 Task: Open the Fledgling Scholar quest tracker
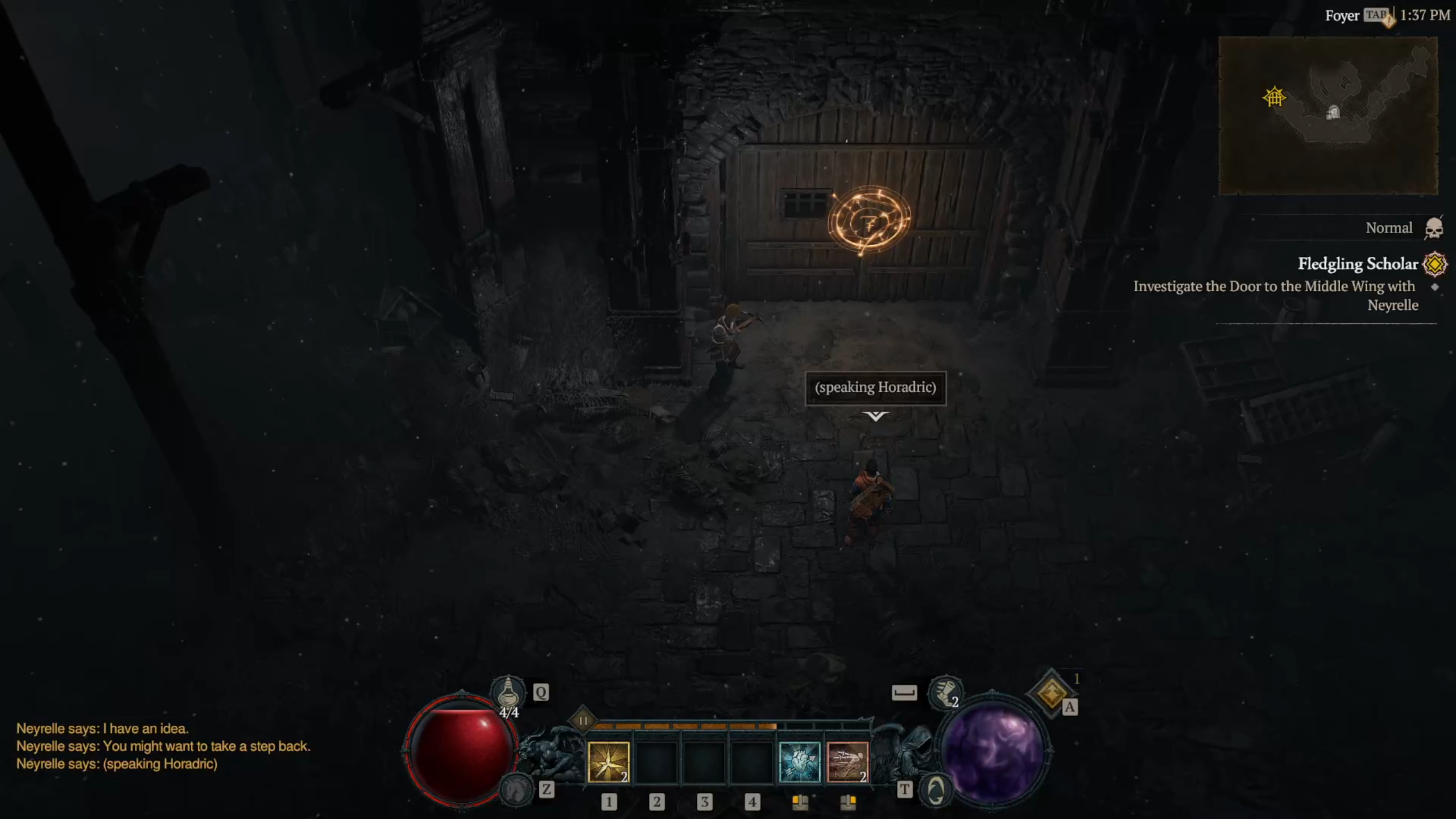pyautogui.click(x=1357, y=264)
